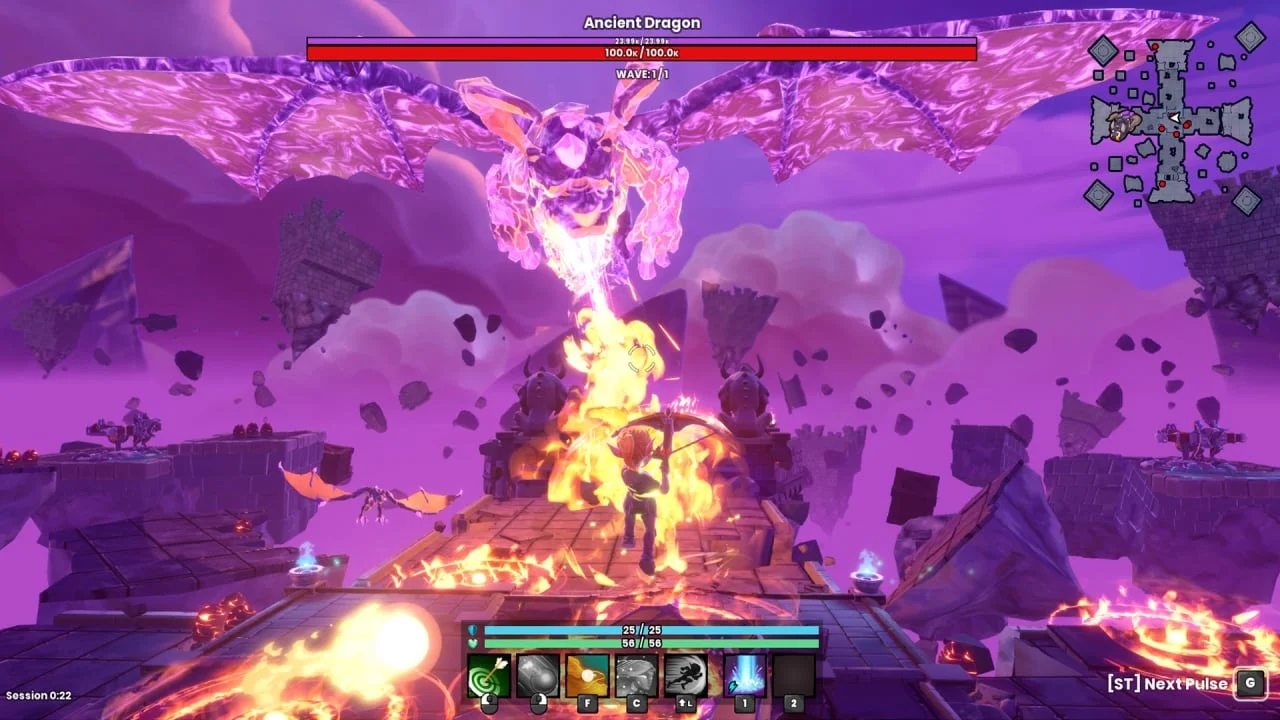
Task: Activate the green target arrow ability
Action: point(489,676)
